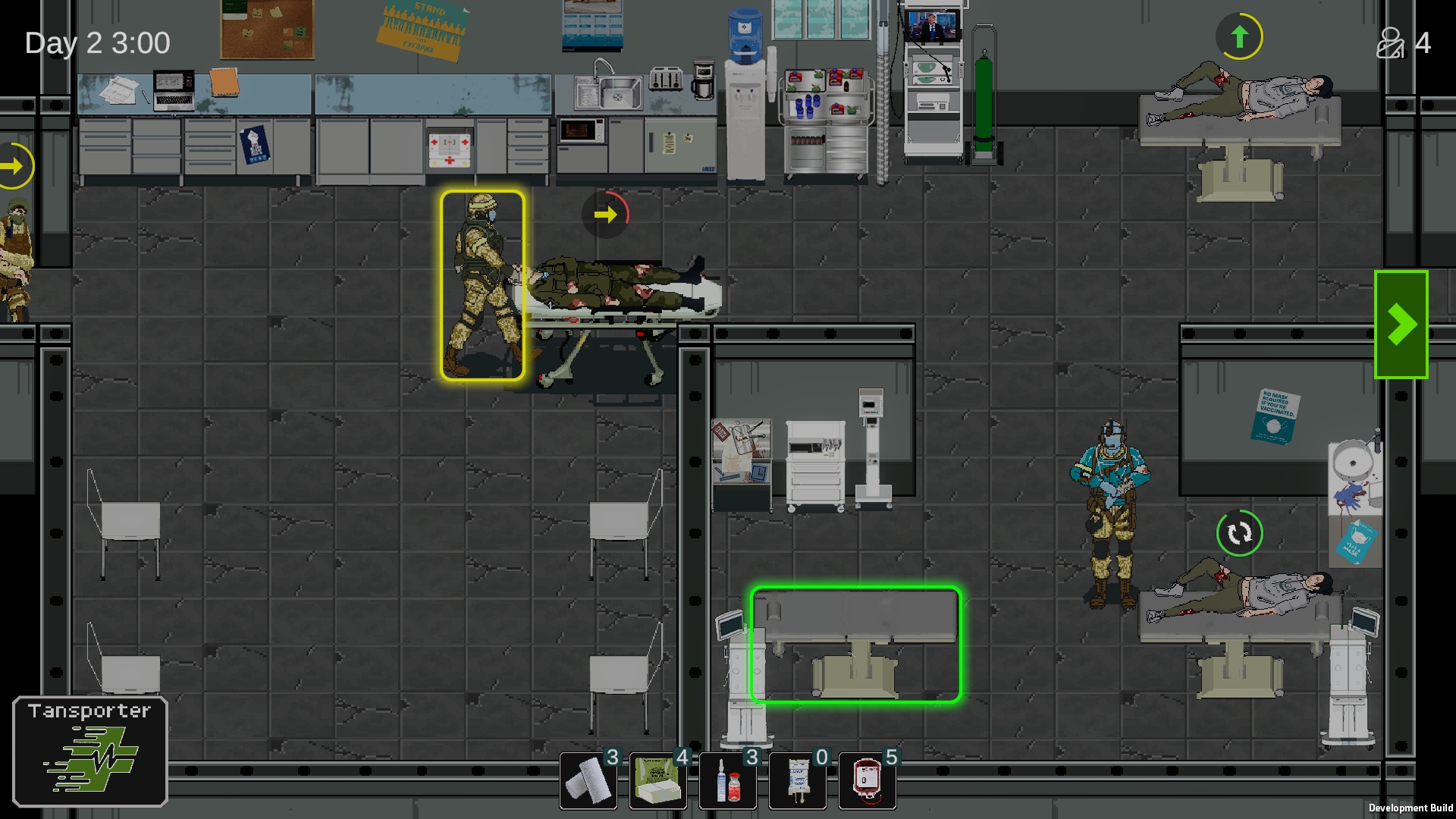Click the green up arrow indicator at top right
1456x819 pixels.
tap(1239, 36)
